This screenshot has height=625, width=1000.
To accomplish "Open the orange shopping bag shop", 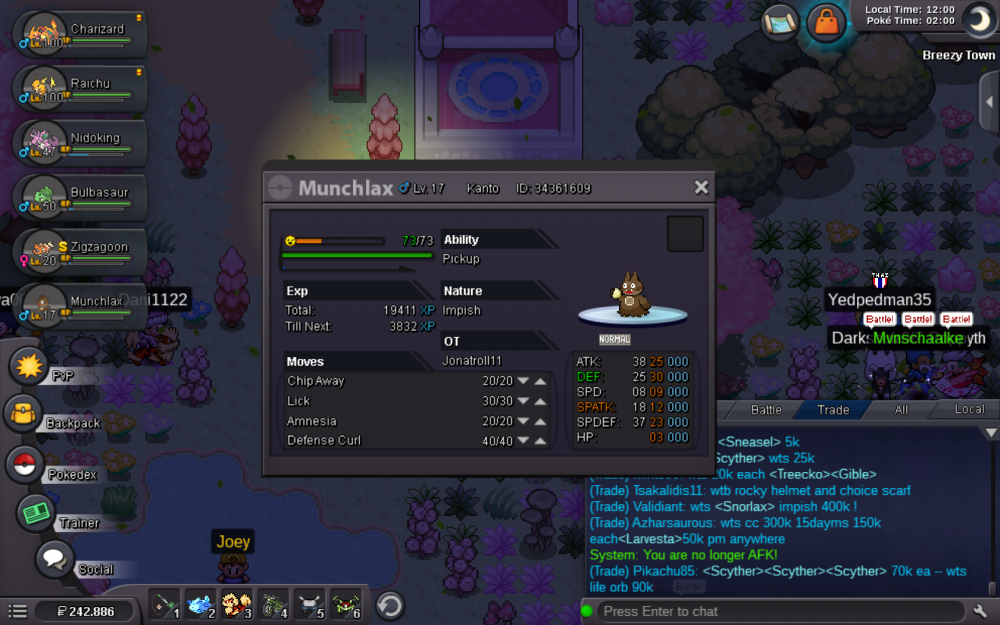I will [x=825, y=22].
